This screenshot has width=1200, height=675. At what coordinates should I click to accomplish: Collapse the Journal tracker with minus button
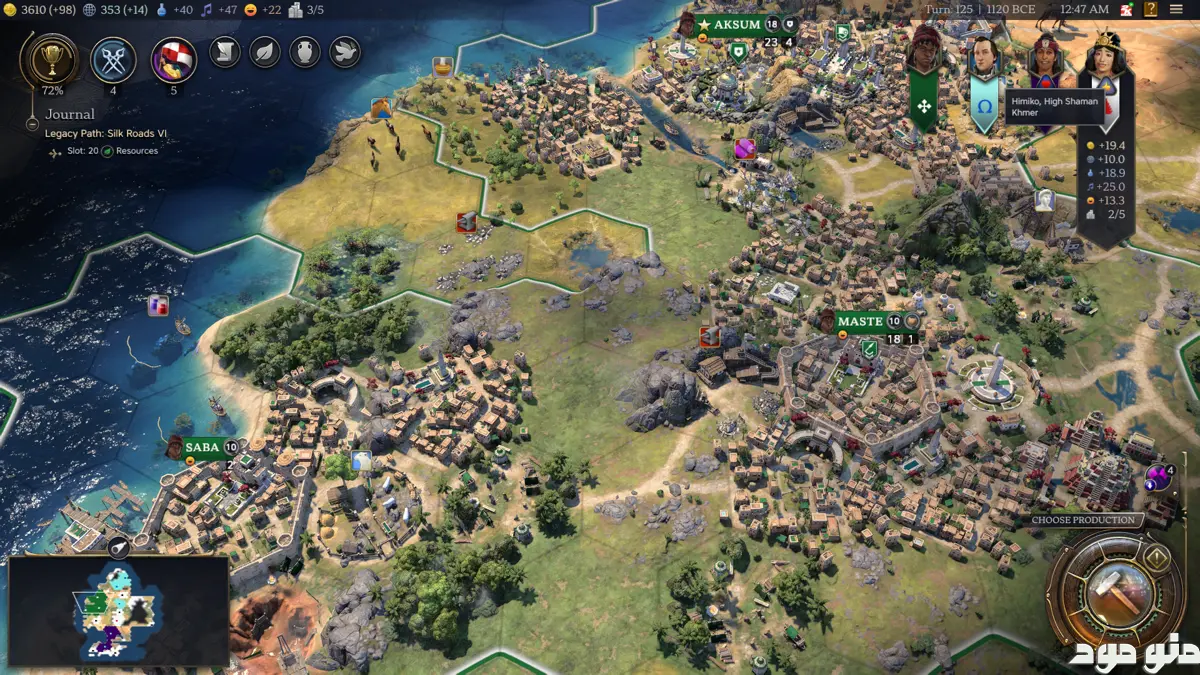coord(31,128)
